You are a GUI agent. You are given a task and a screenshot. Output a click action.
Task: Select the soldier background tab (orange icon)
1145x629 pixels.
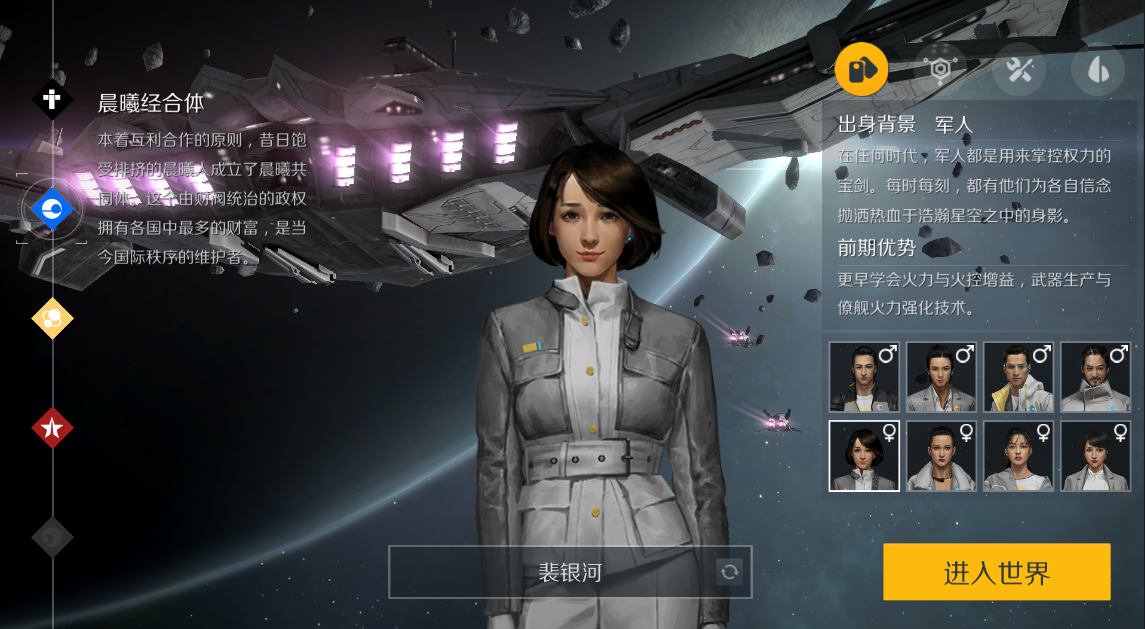(861, 70)
